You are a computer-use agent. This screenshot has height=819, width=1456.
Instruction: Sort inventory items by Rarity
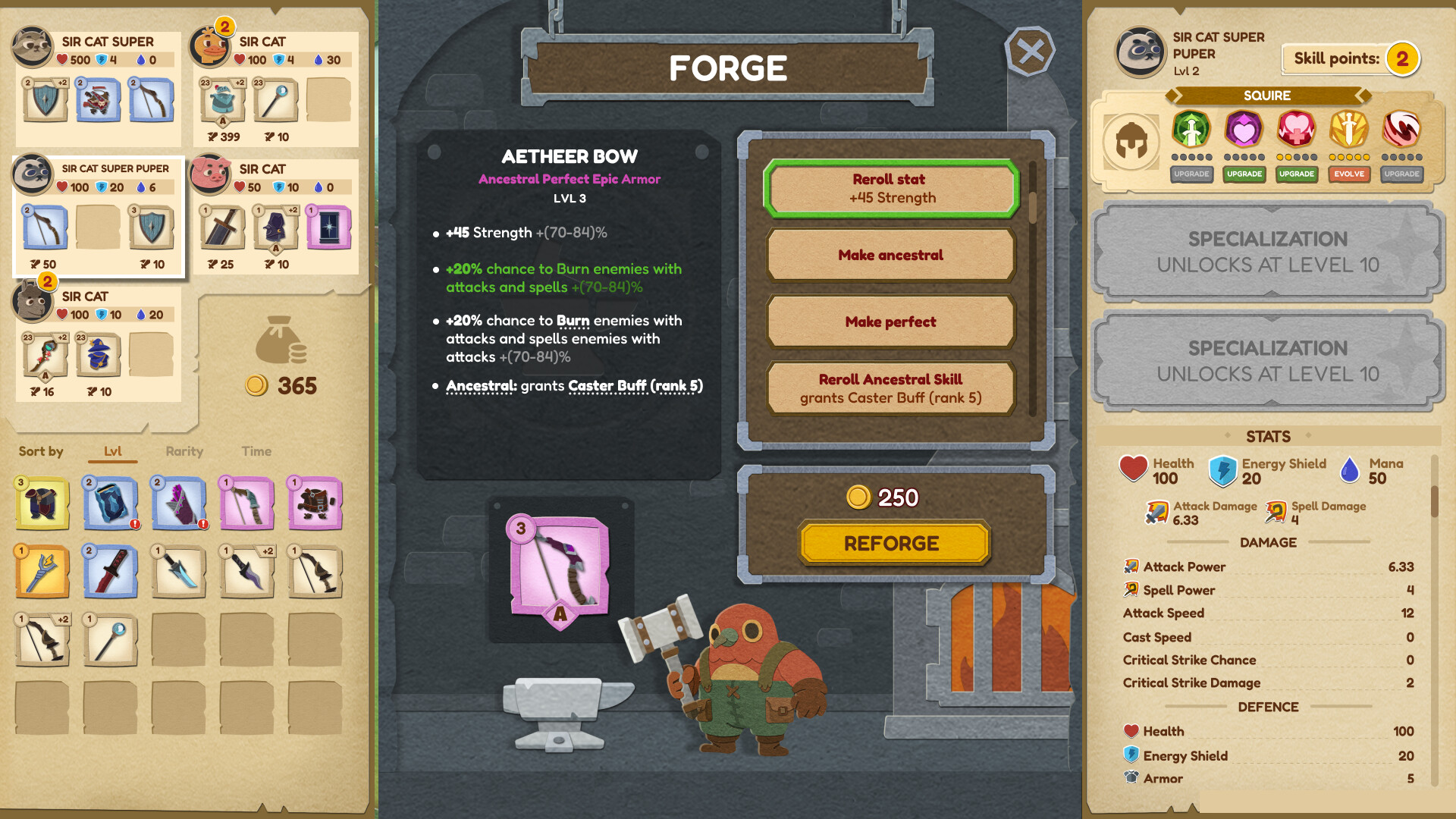183,451
